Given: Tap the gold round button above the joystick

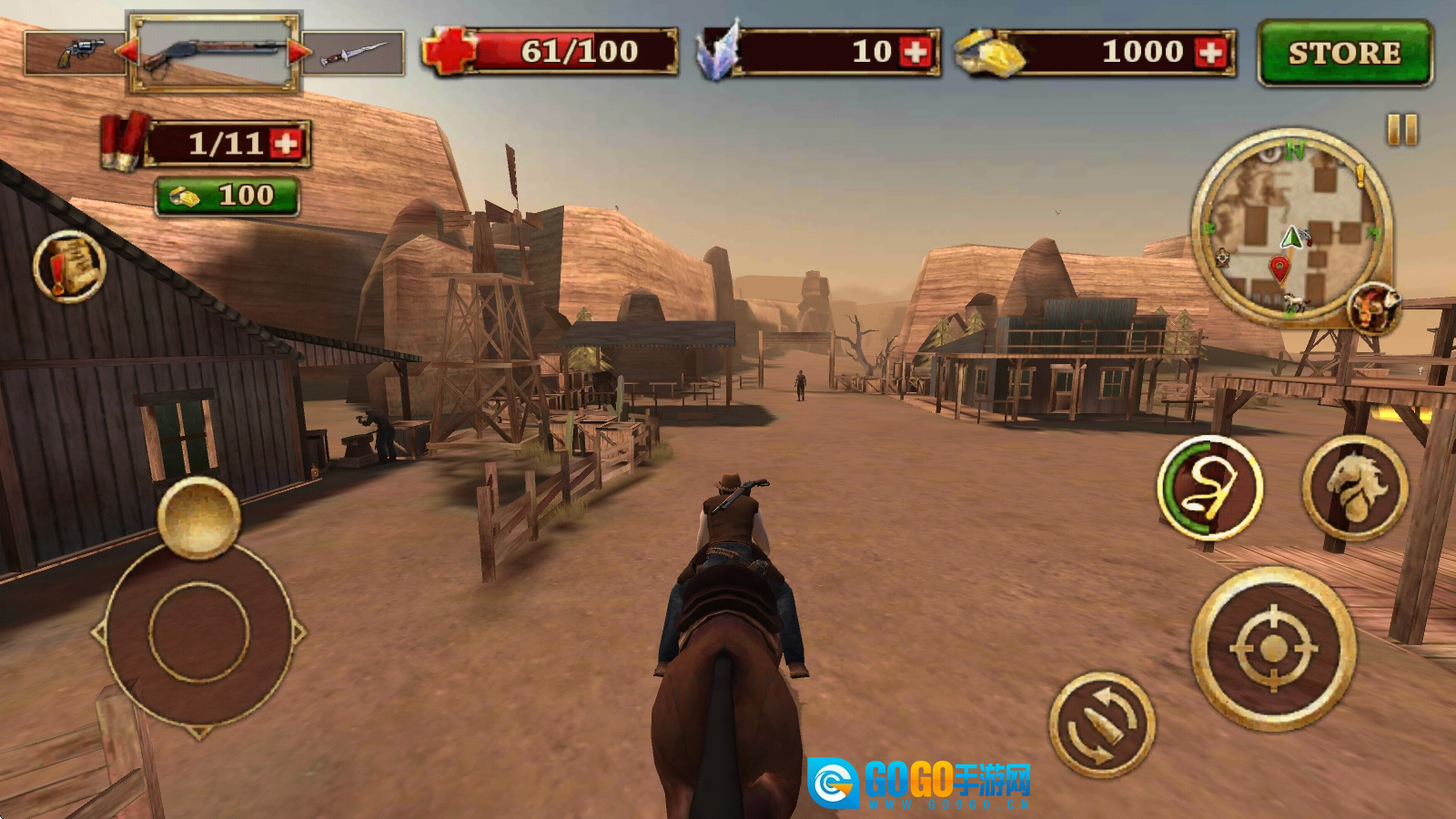Looking at the screenshot, I should tap(198, 516).
